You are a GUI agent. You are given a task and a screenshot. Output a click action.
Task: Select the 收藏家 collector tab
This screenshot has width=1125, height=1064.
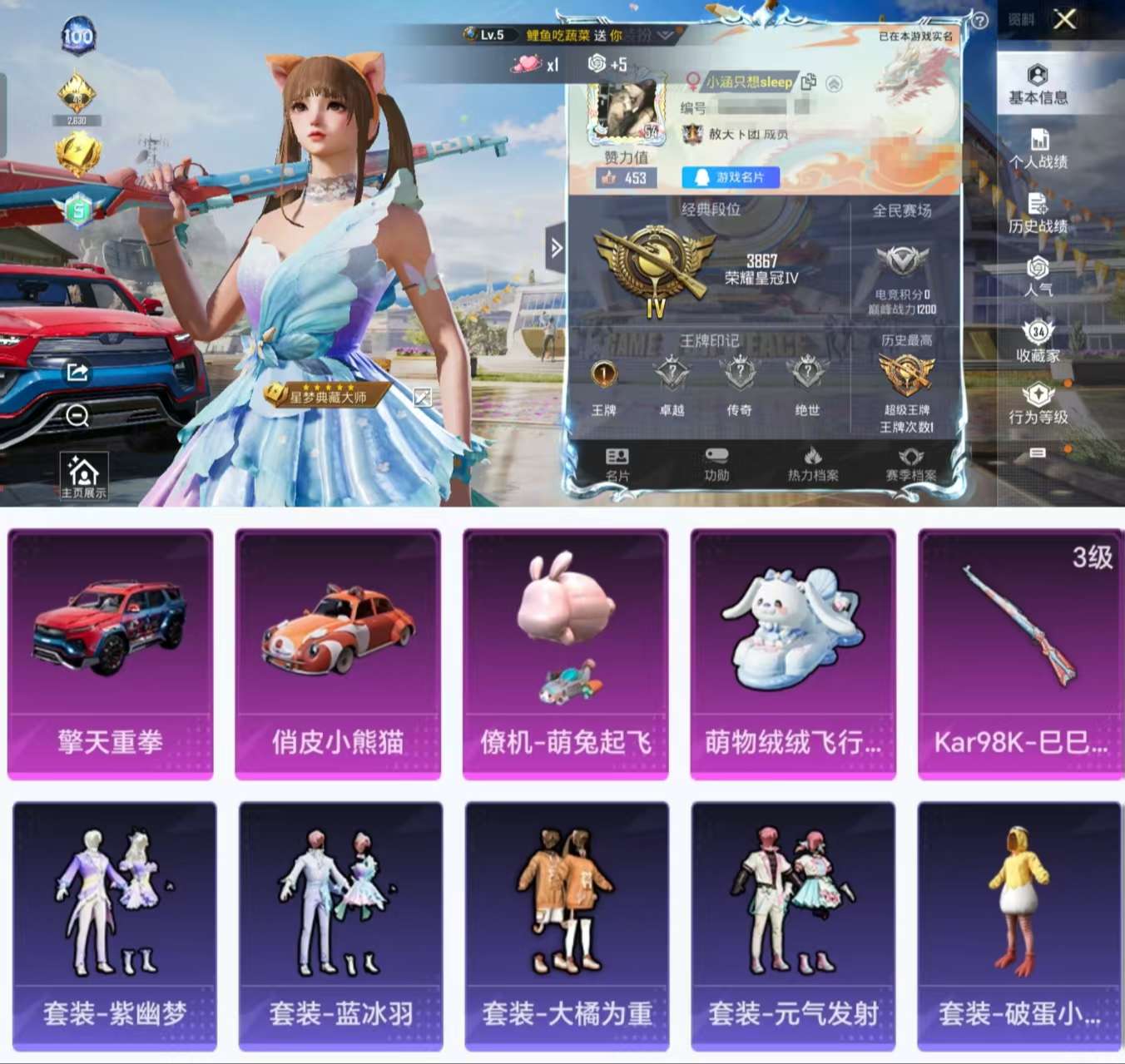(x=1038, y=342)
